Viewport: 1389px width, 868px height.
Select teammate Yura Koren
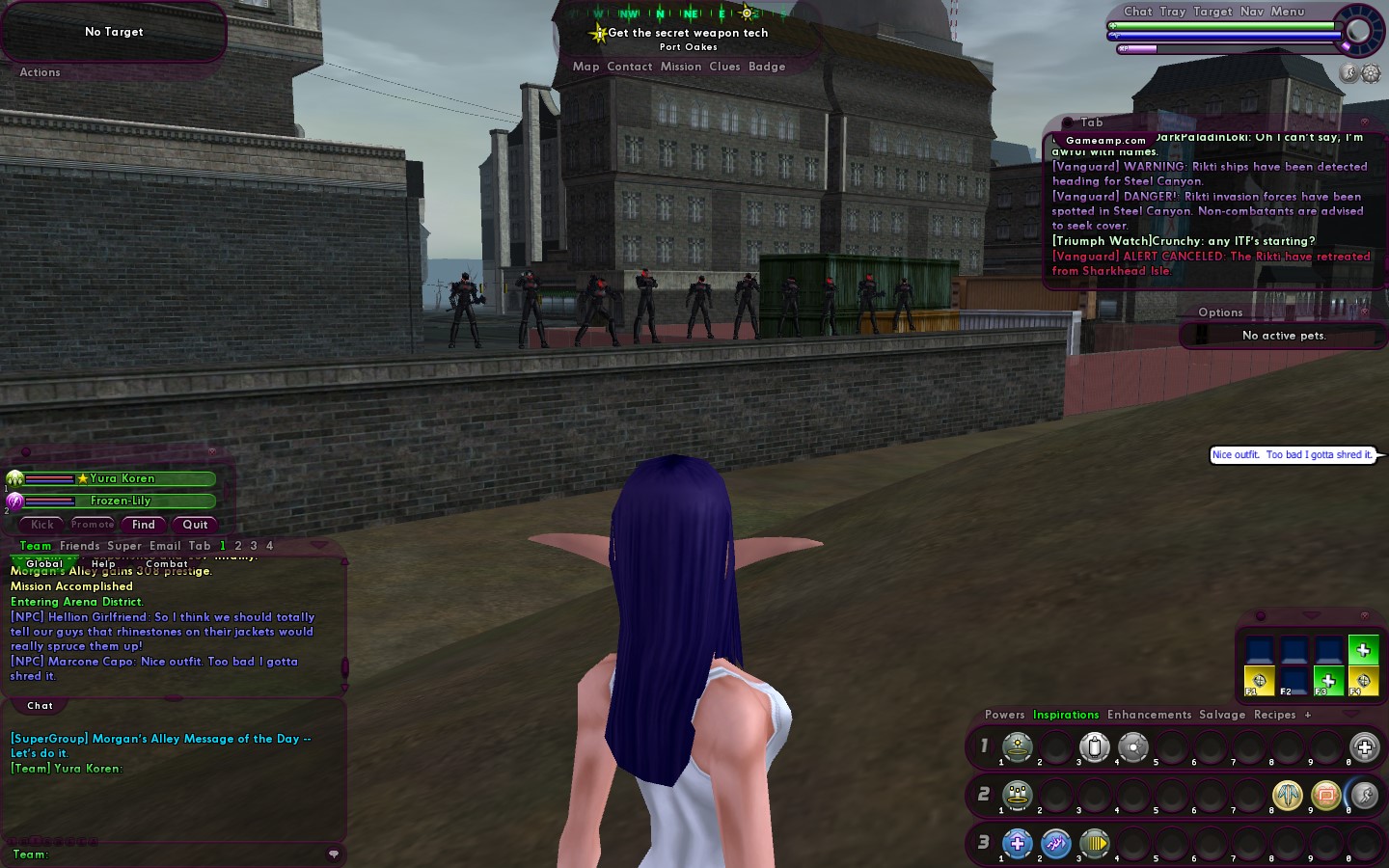click(121, 478)
